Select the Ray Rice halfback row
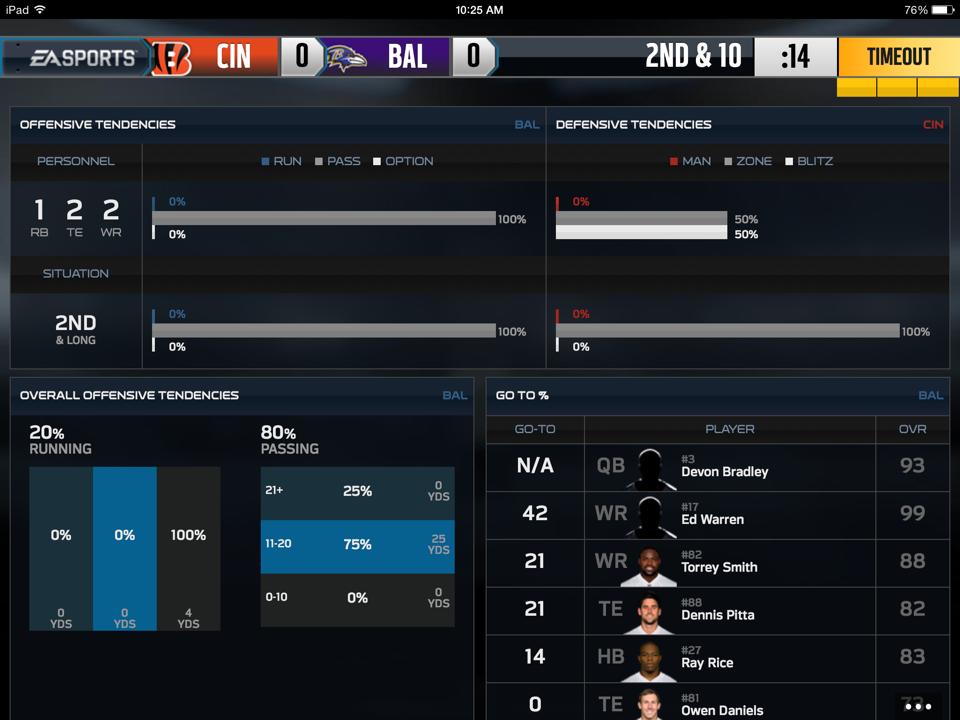The image size is (960, 720). 717,657
